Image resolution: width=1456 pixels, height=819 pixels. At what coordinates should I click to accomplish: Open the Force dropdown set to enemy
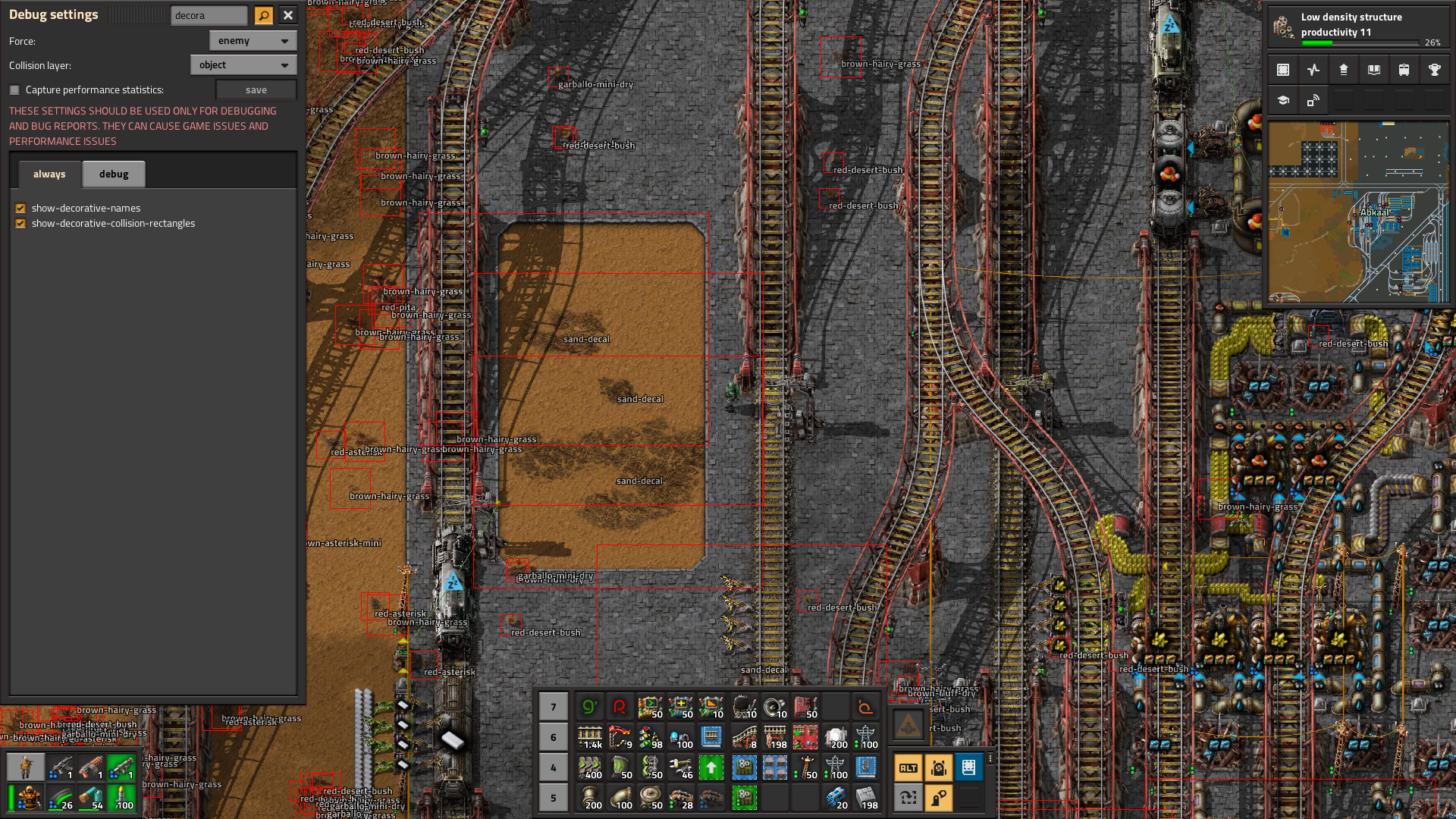pyautogui.click(x=253, y=41)
